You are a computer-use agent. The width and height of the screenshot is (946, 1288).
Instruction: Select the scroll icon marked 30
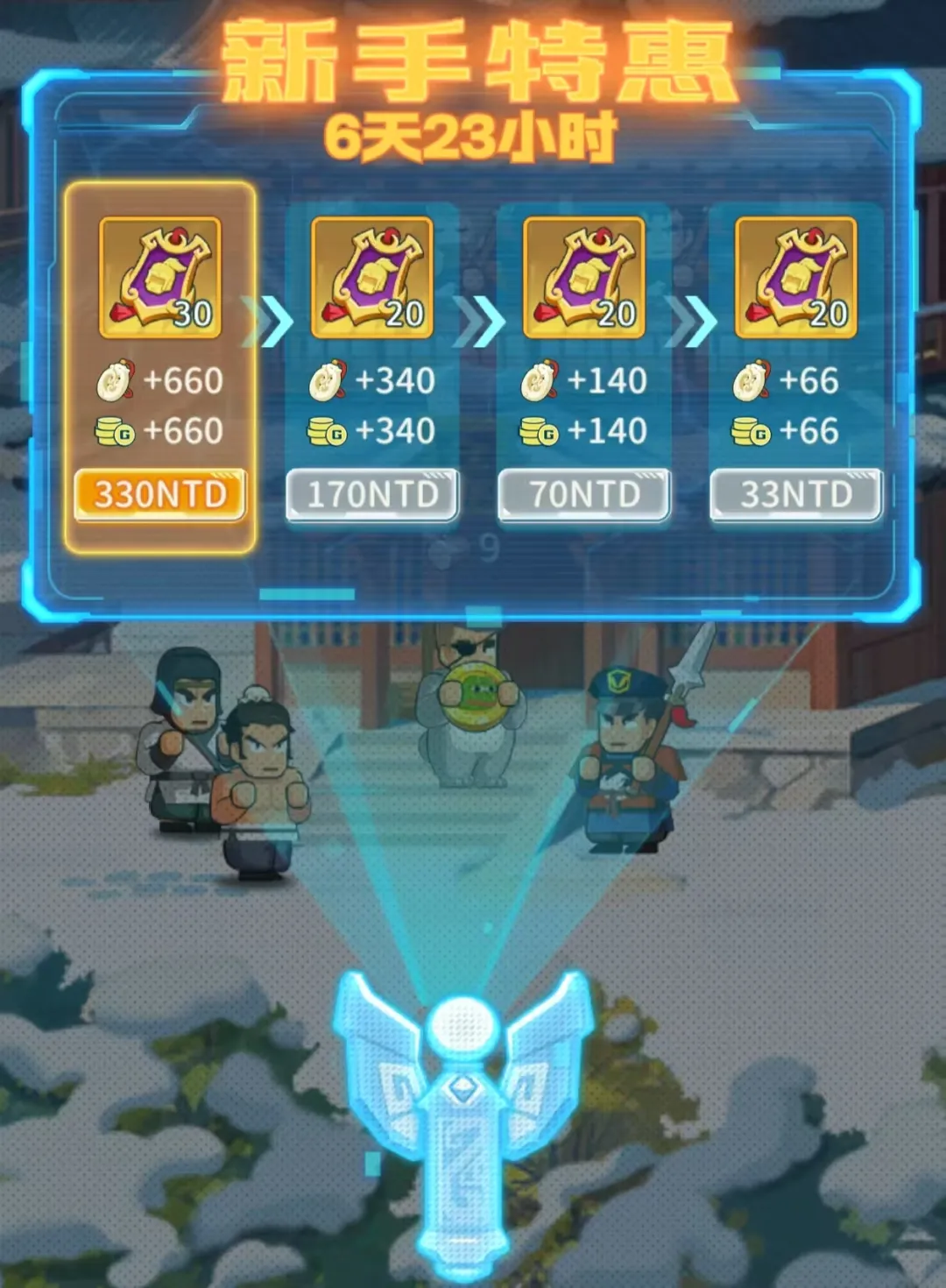point(160,278)
